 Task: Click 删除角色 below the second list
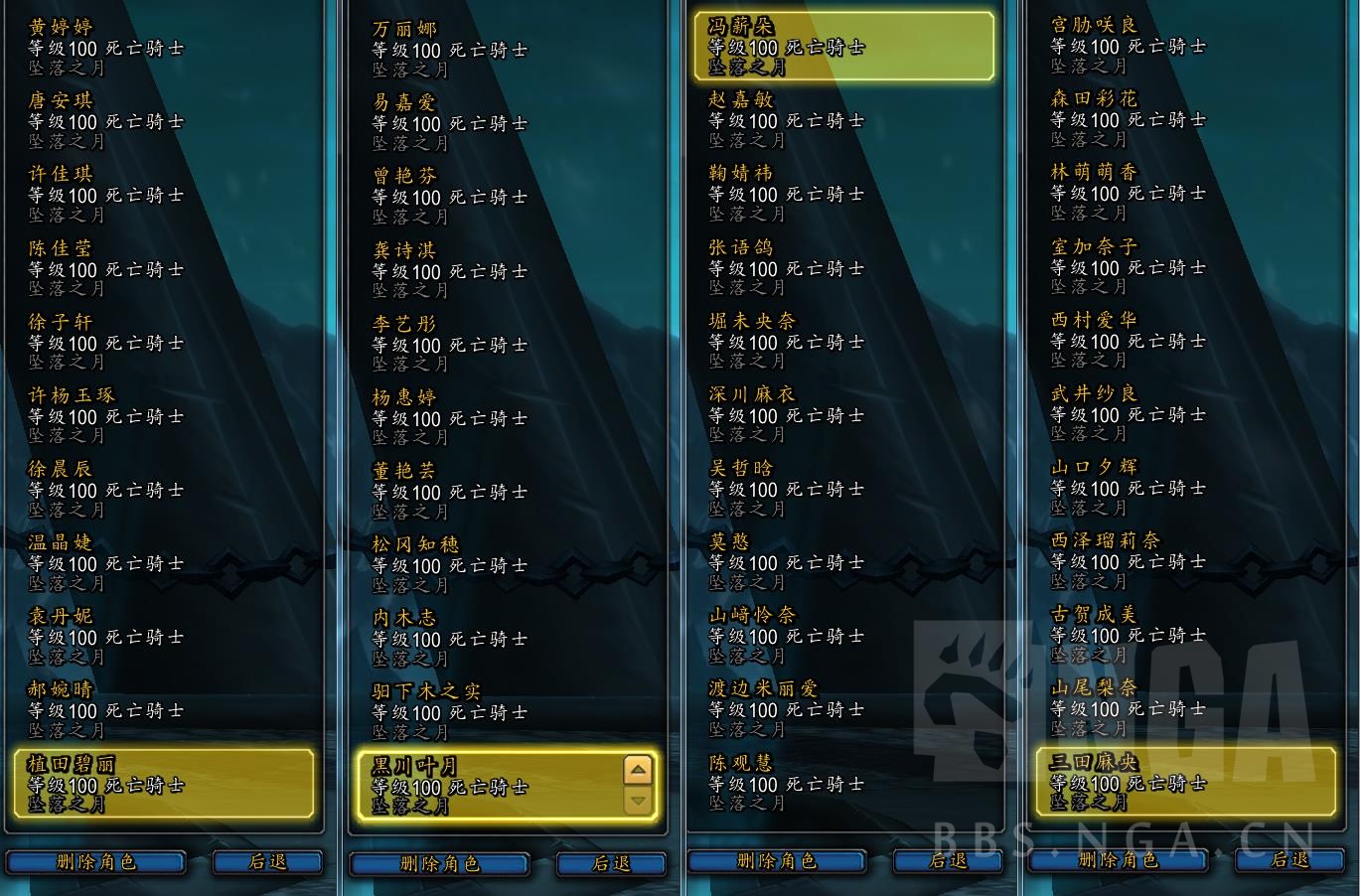click(x=439, y=864)
